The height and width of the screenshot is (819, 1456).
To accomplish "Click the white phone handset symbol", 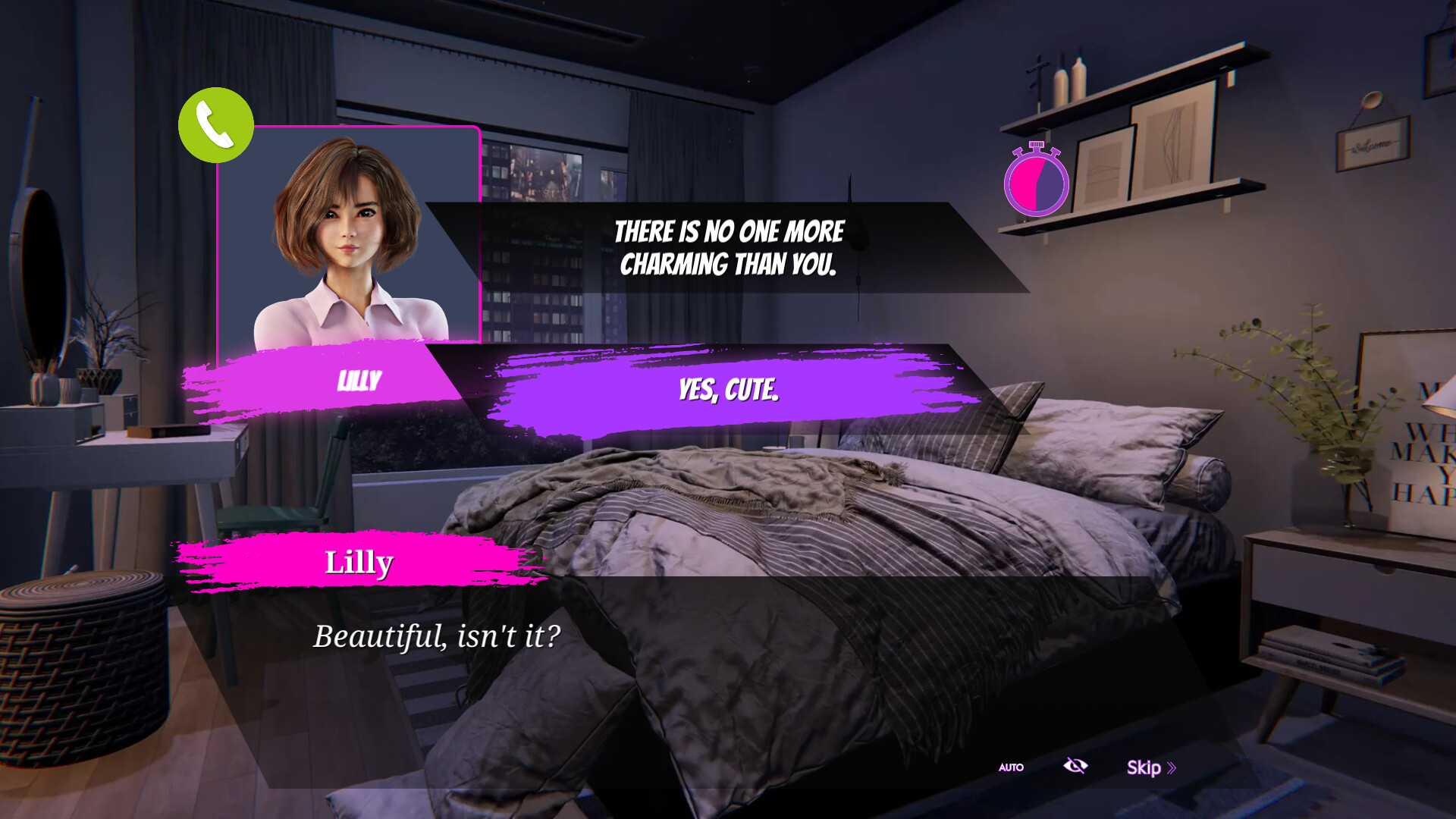I will [215, 125].
